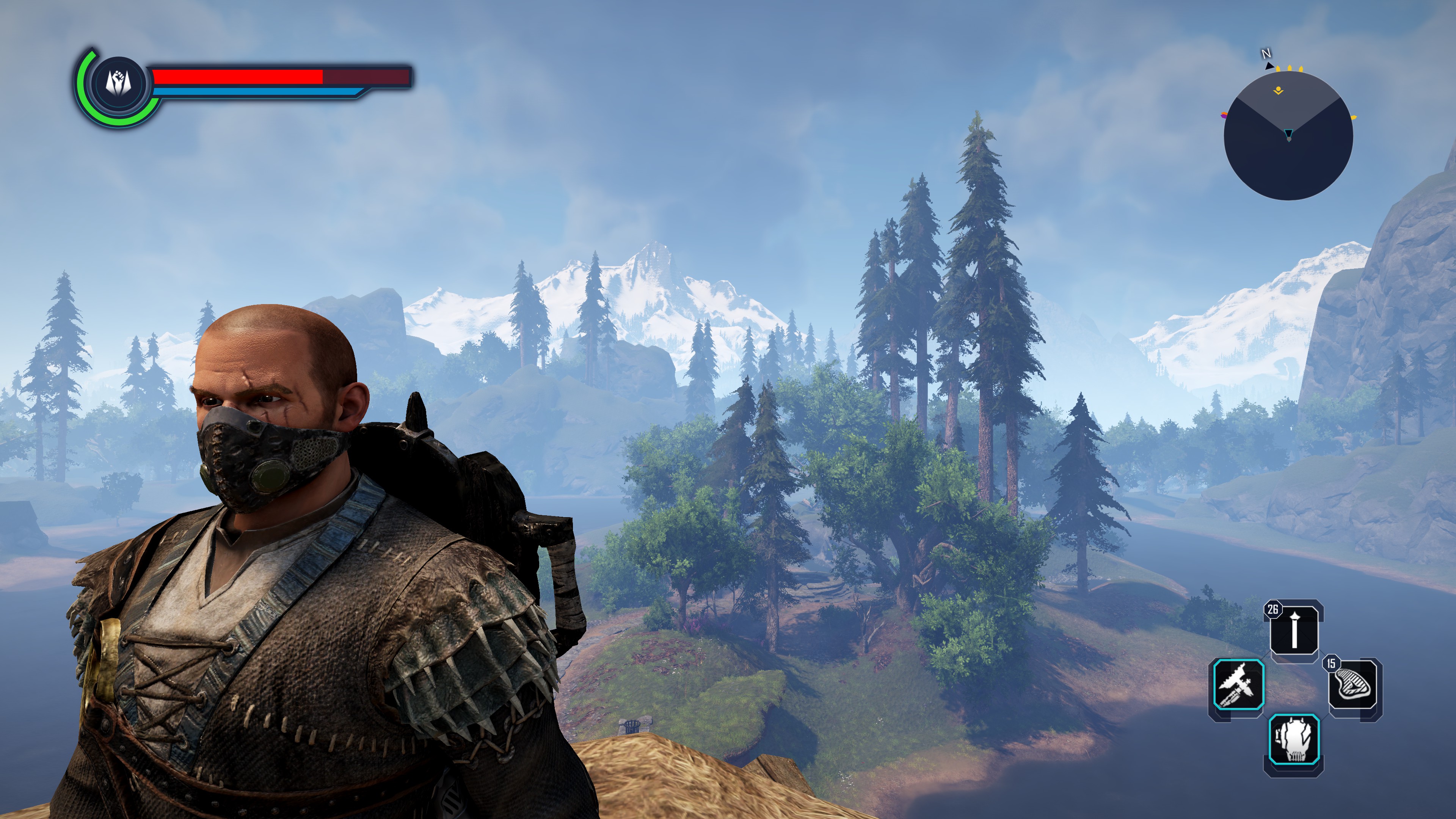Screen dimensions: 1456x819
Task: Activate the armored gauntlet fist quick slot
Action: [1294, 739]
